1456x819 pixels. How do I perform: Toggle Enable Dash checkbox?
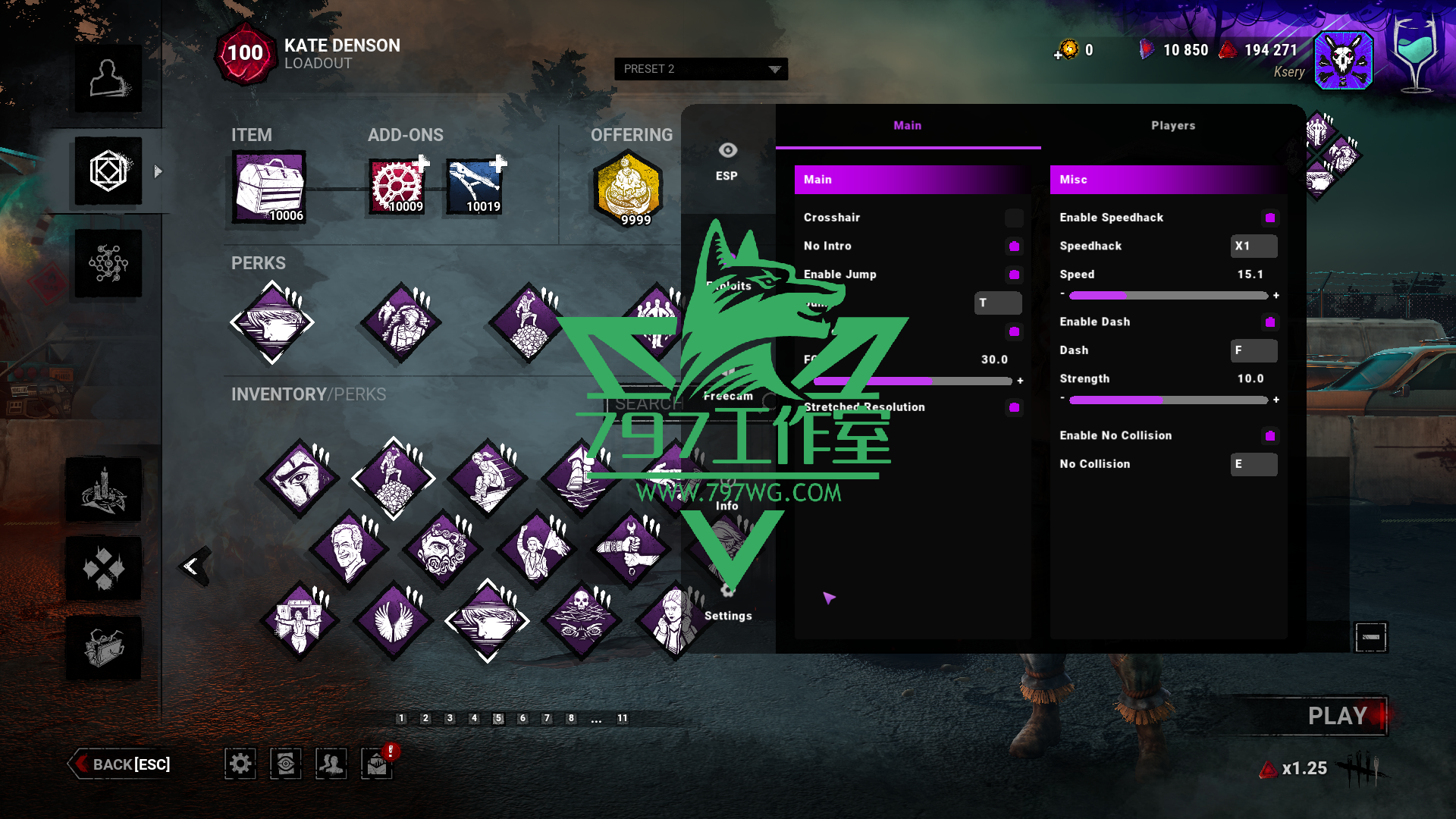click(x=1269, y=322)
